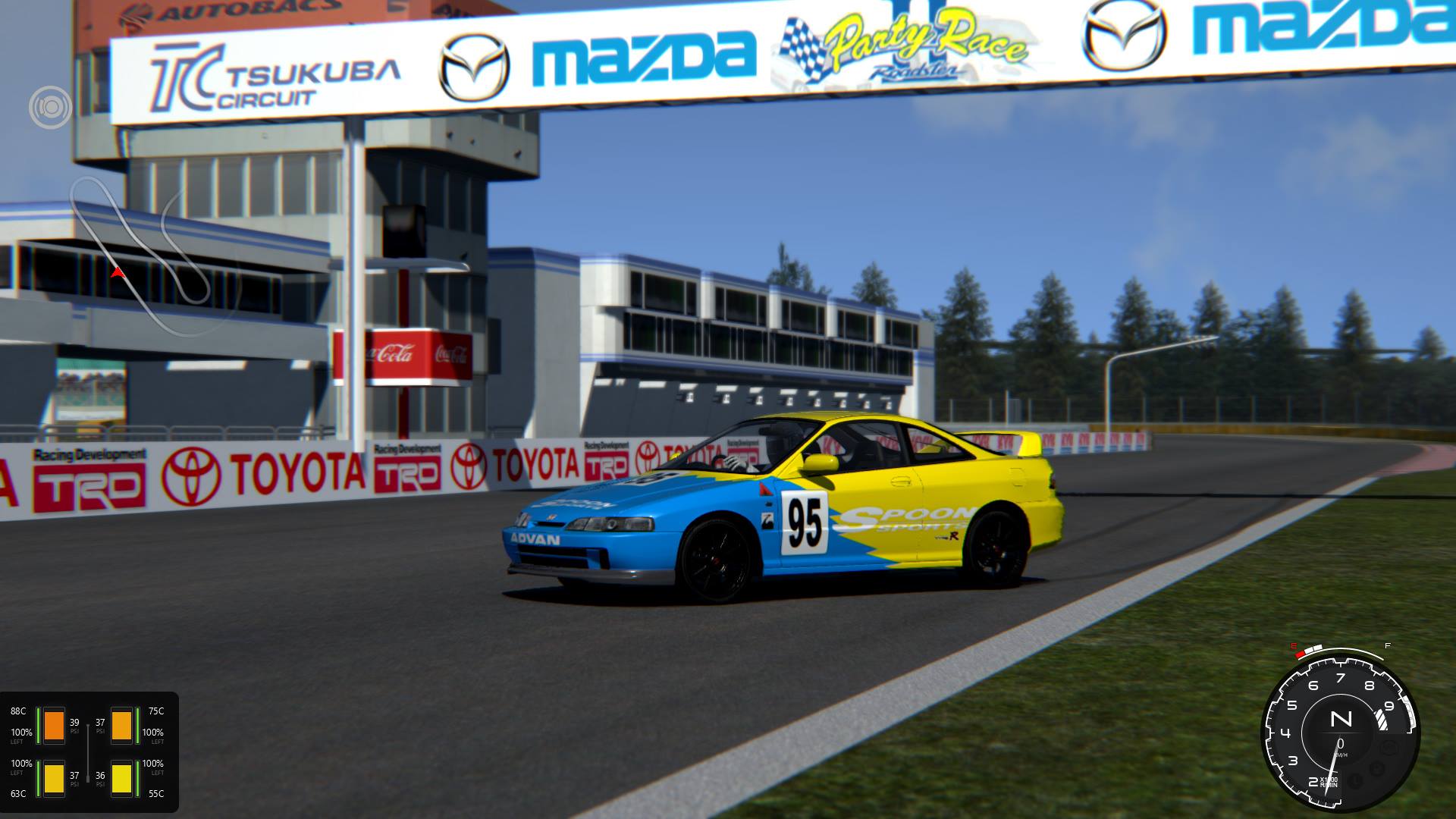Click the circular concentric-rings icon
This screenshot has height=819, width=1456.
(x=50, y=107)
